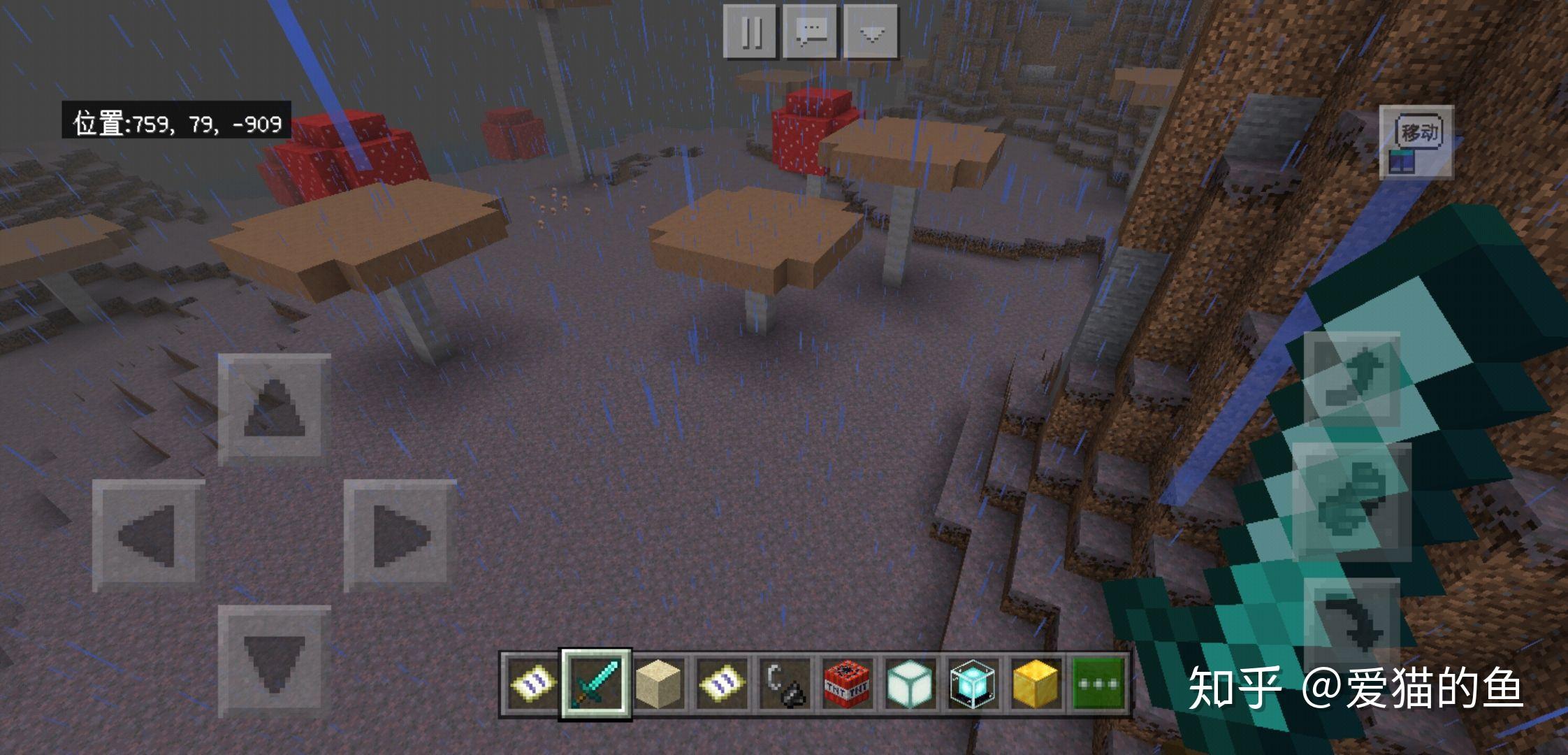Choose the sandstone block in the hotbar
Image resolution: width=1568 pixels, height=755 pixels.
click(x=658, y=683)
